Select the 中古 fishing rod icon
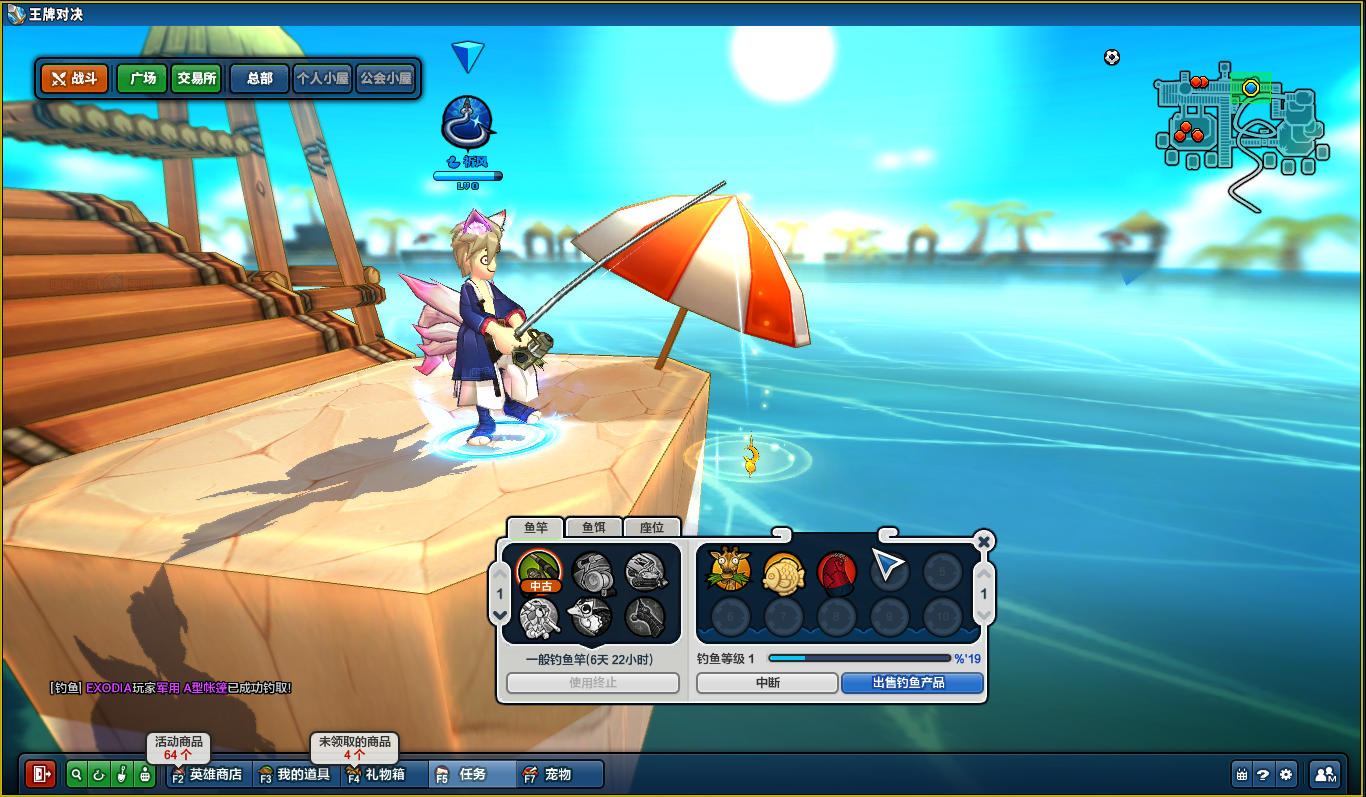The image size is (1366, 797). [x=540, y=572]
